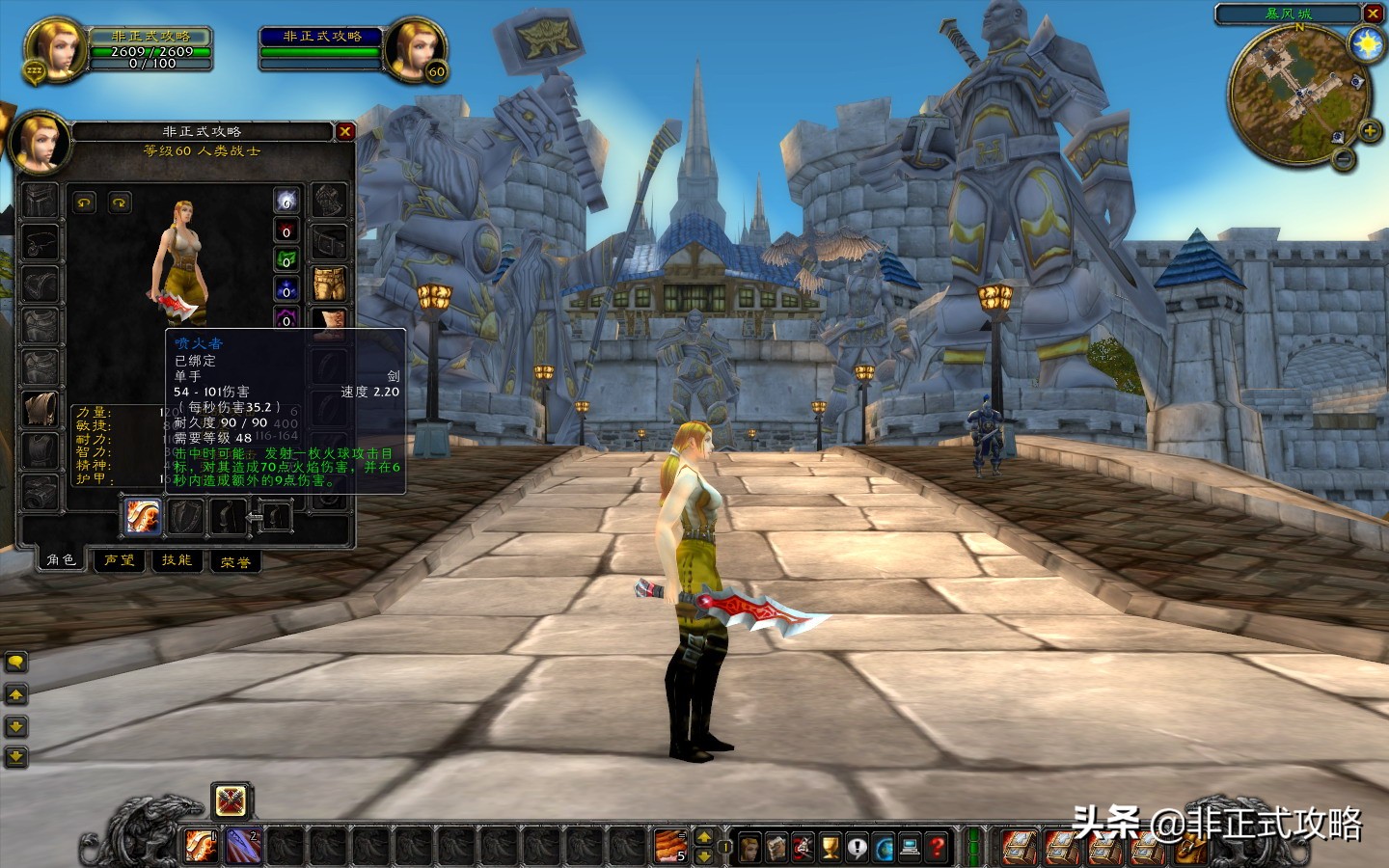Switch to the 声望 reputation tab
The height and width of the screenshot is (868, 1389).
click(120, 560)
